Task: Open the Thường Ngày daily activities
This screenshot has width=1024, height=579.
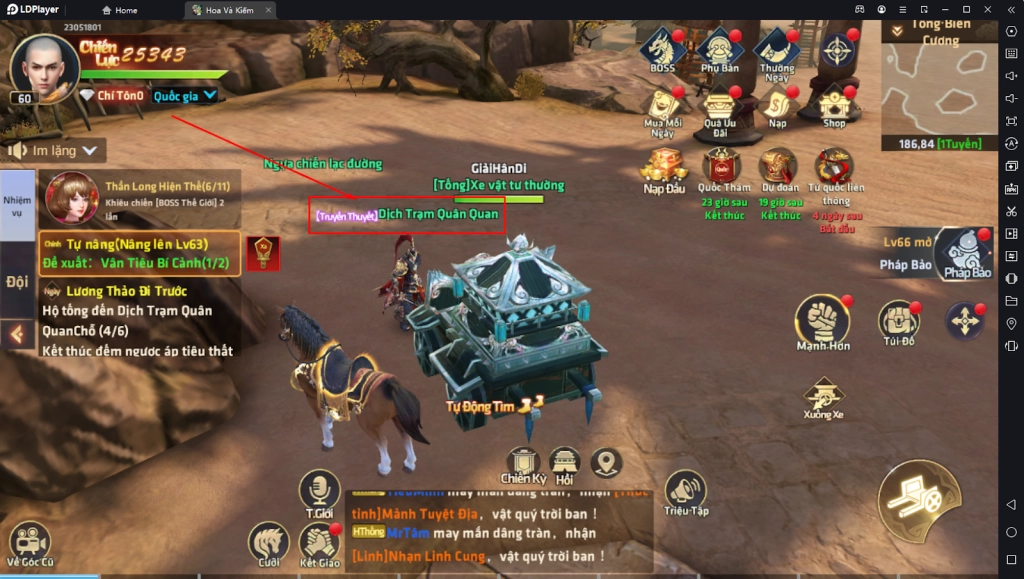Action: [x=777, y=48]
